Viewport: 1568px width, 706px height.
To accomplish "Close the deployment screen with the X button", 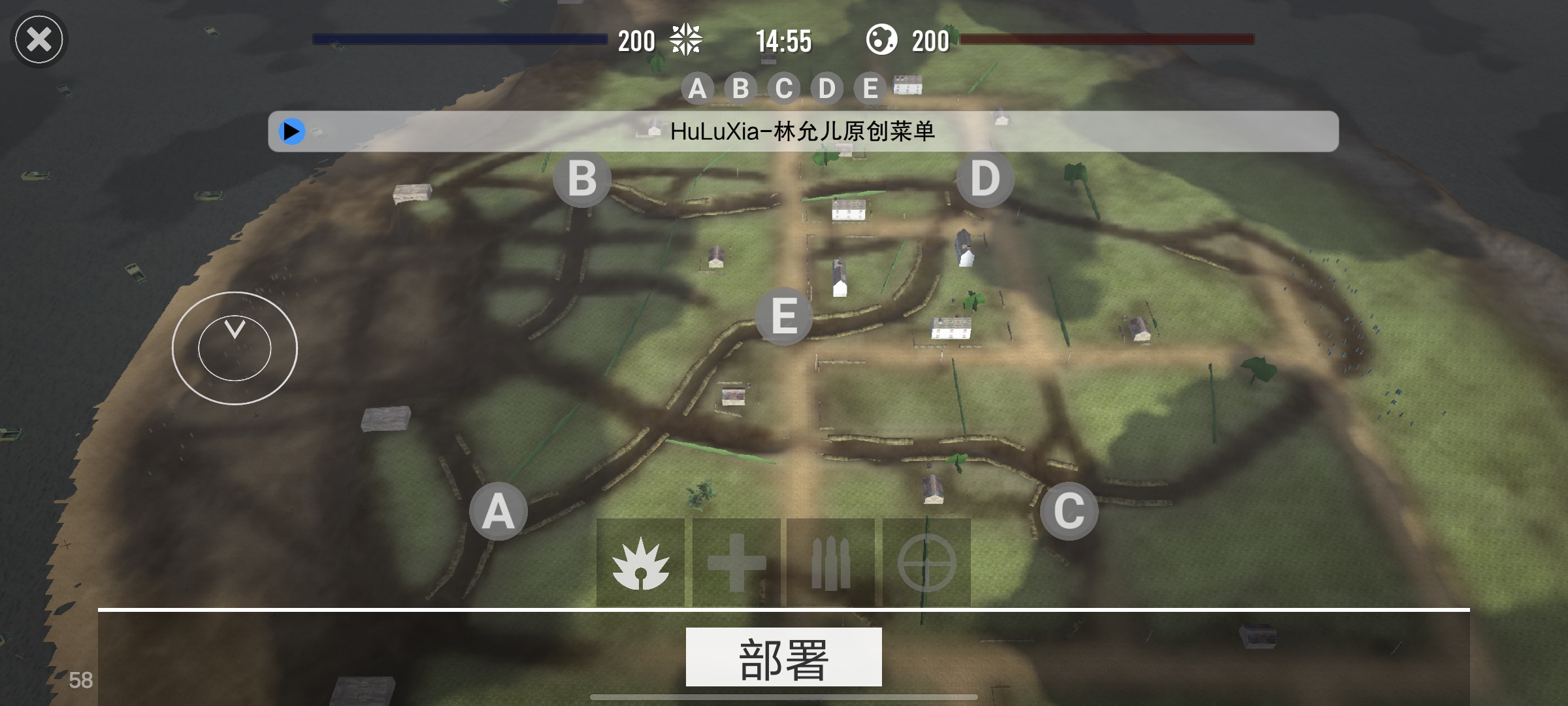I will 39,40.
